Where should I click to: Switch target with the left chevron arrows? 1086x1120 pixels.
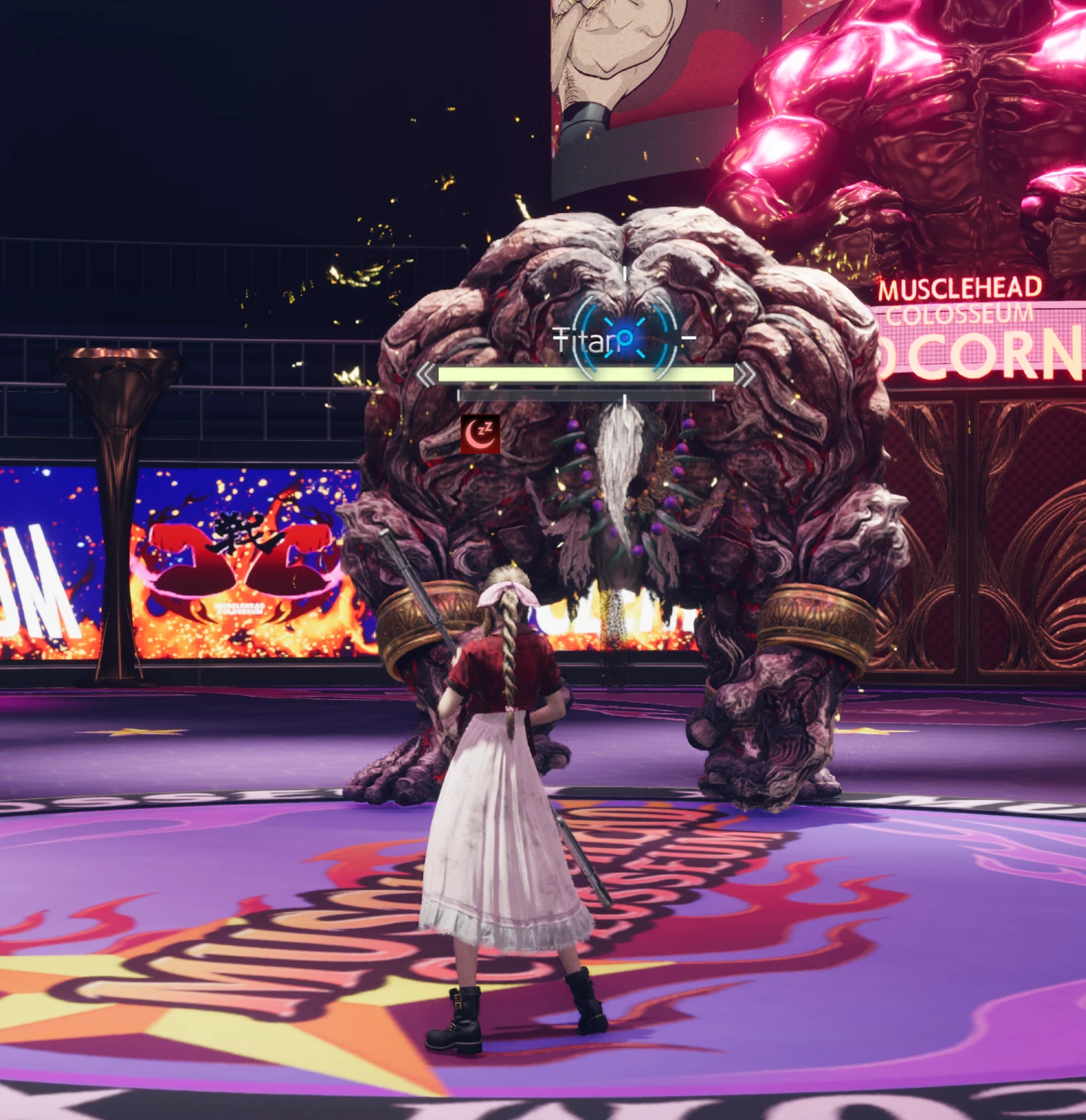pos(425,375)
